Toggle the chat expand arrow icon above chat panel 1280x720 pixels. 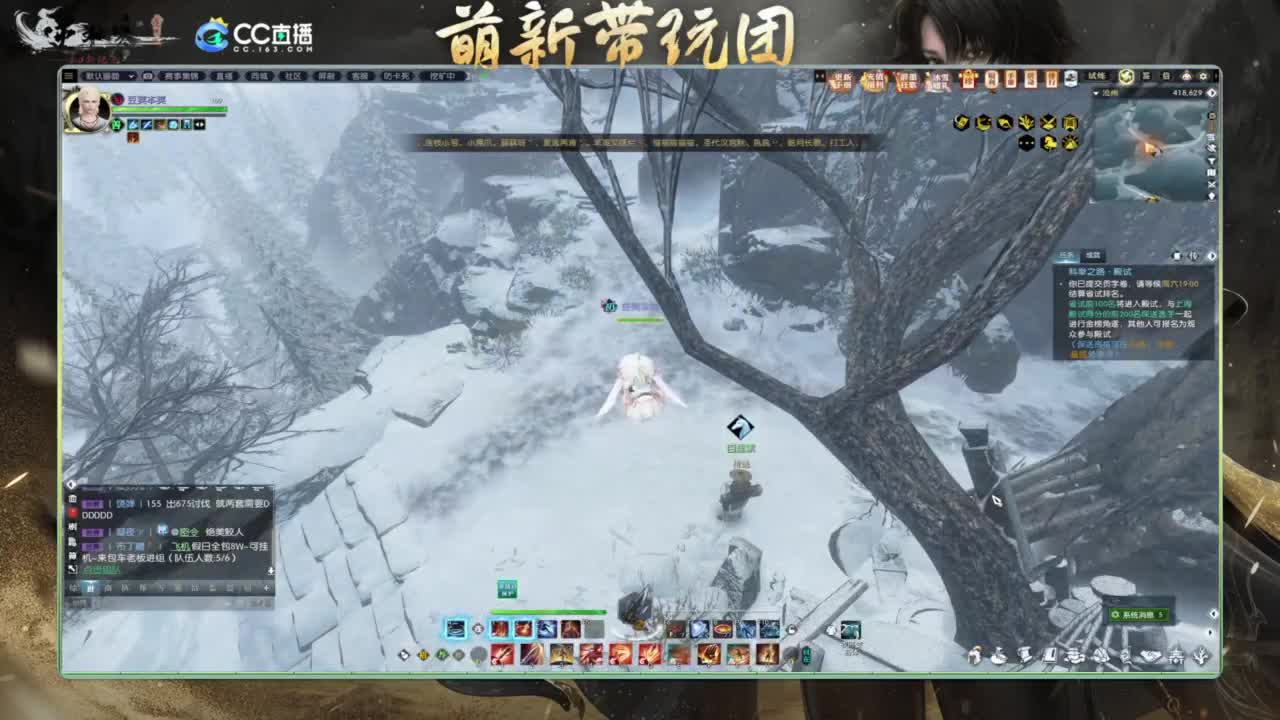pos(71,484)
